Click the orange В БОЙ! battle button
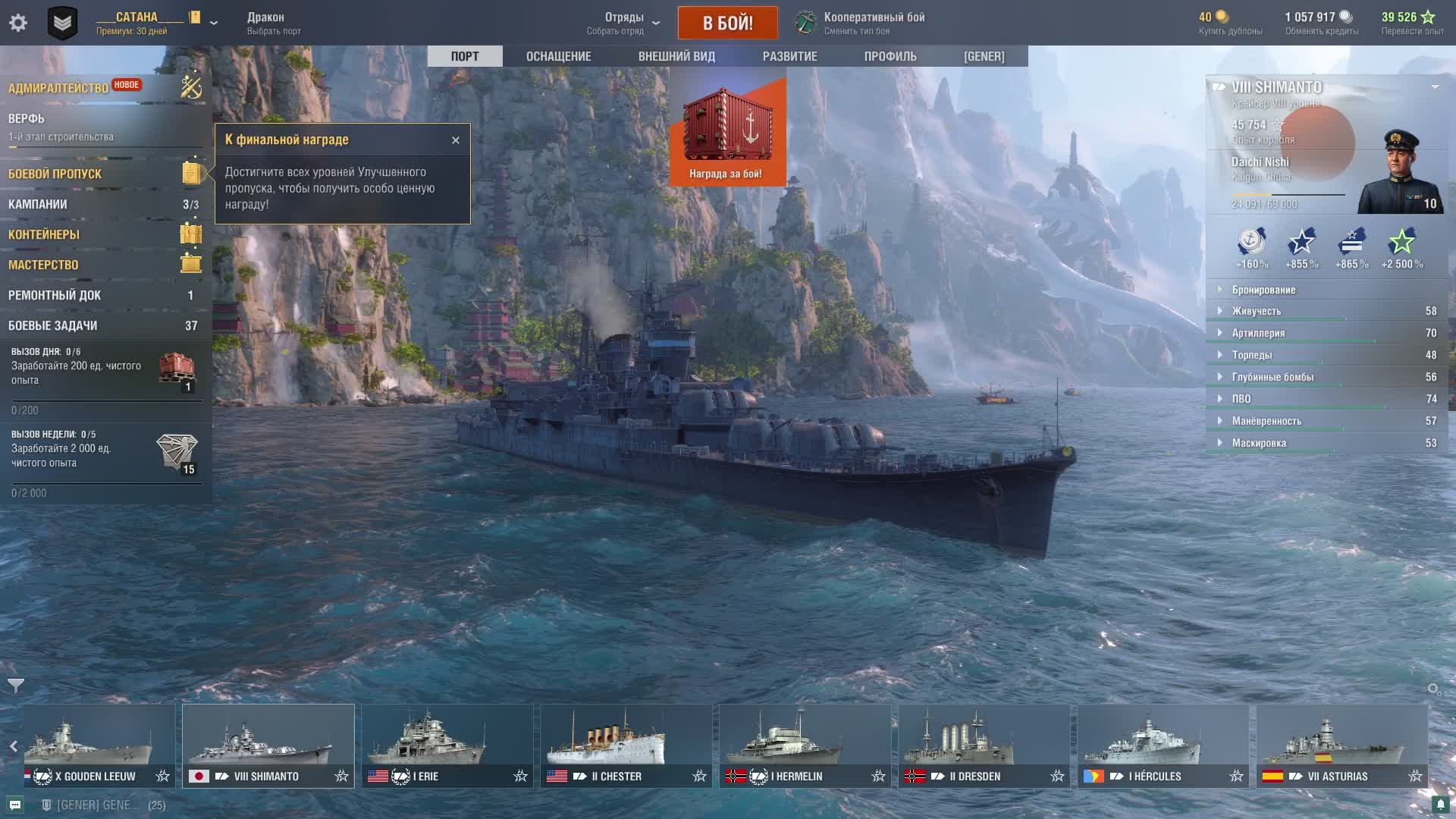 click(x=727, y=23)
